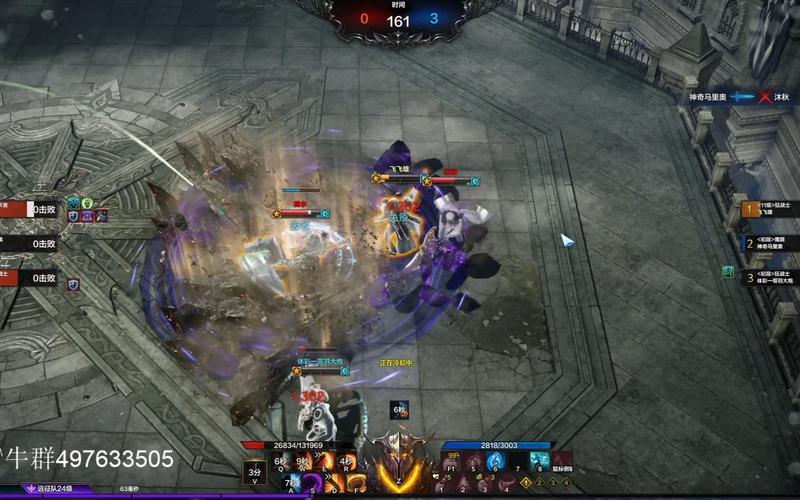This screenshot has width=800, height=500.
Task: Use the F skill slot
Action: point(358,486)
